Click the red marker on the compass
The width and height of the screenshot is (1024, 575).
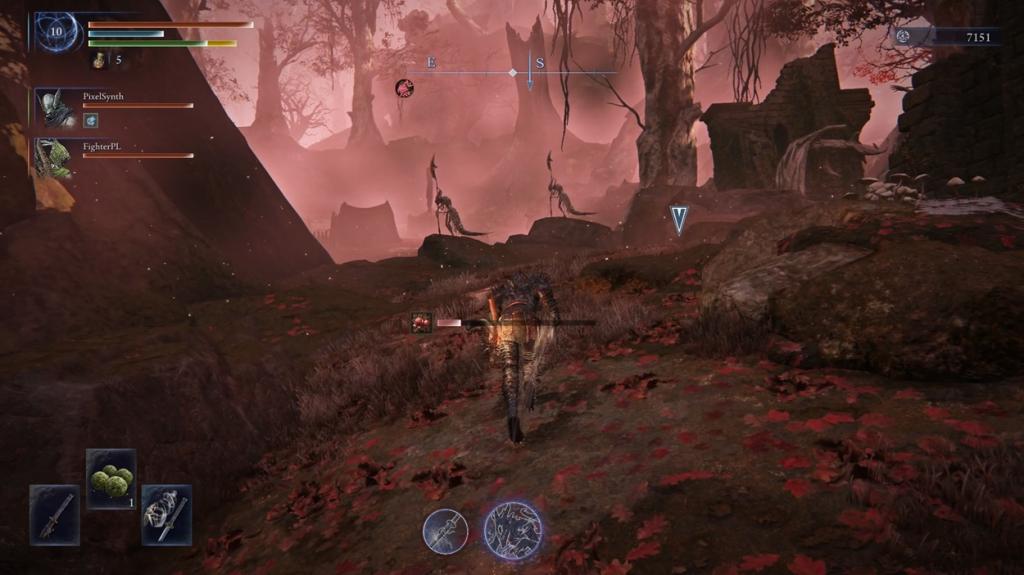click(404, 88)
